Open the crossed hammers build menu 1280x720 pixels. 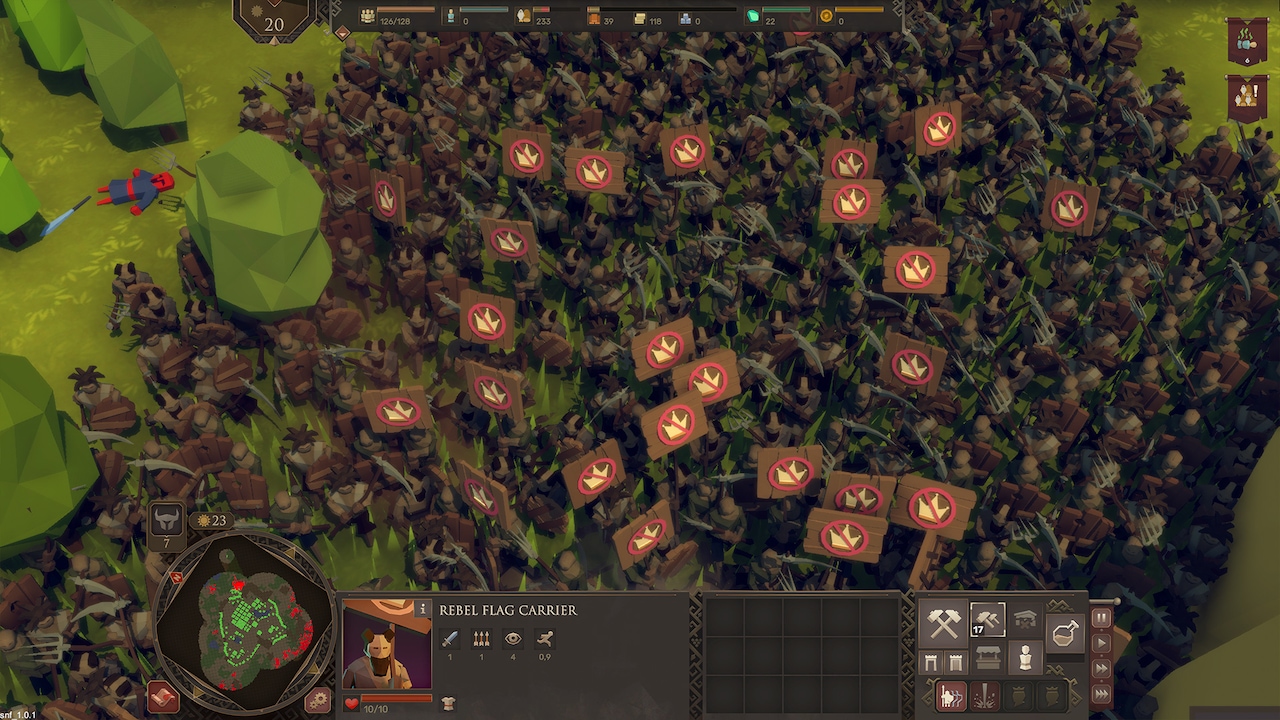point(944,623)
